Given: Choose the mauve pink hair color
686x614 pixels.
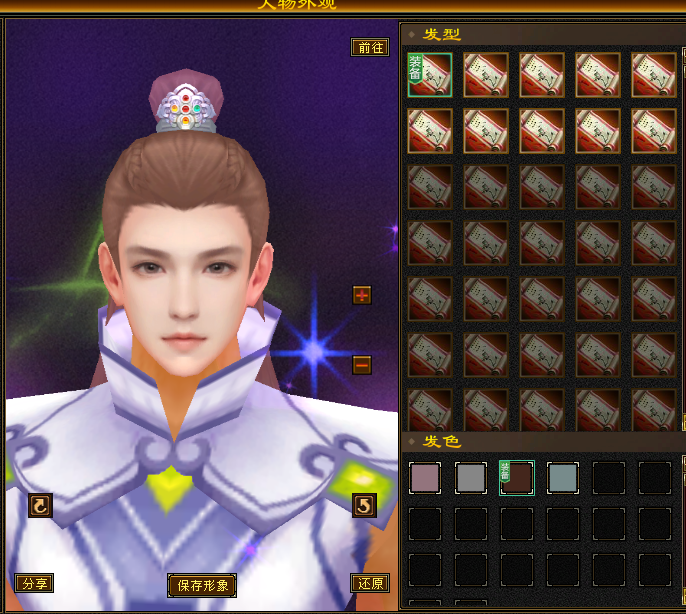Looking at the screenshot, I should (425, 479).
